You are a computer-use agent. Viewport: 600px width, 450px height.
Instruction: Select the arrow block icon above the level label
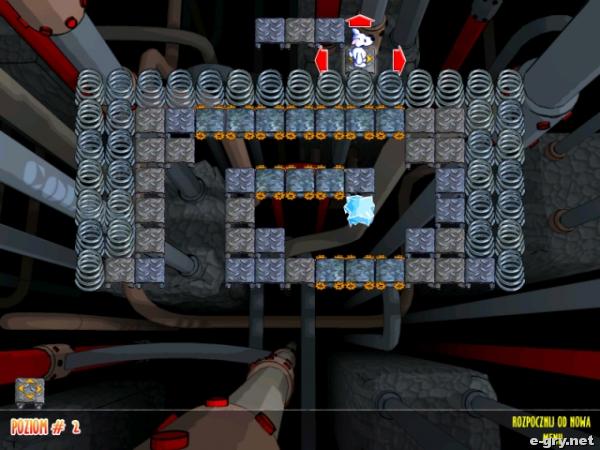click(x=28, y=391)
